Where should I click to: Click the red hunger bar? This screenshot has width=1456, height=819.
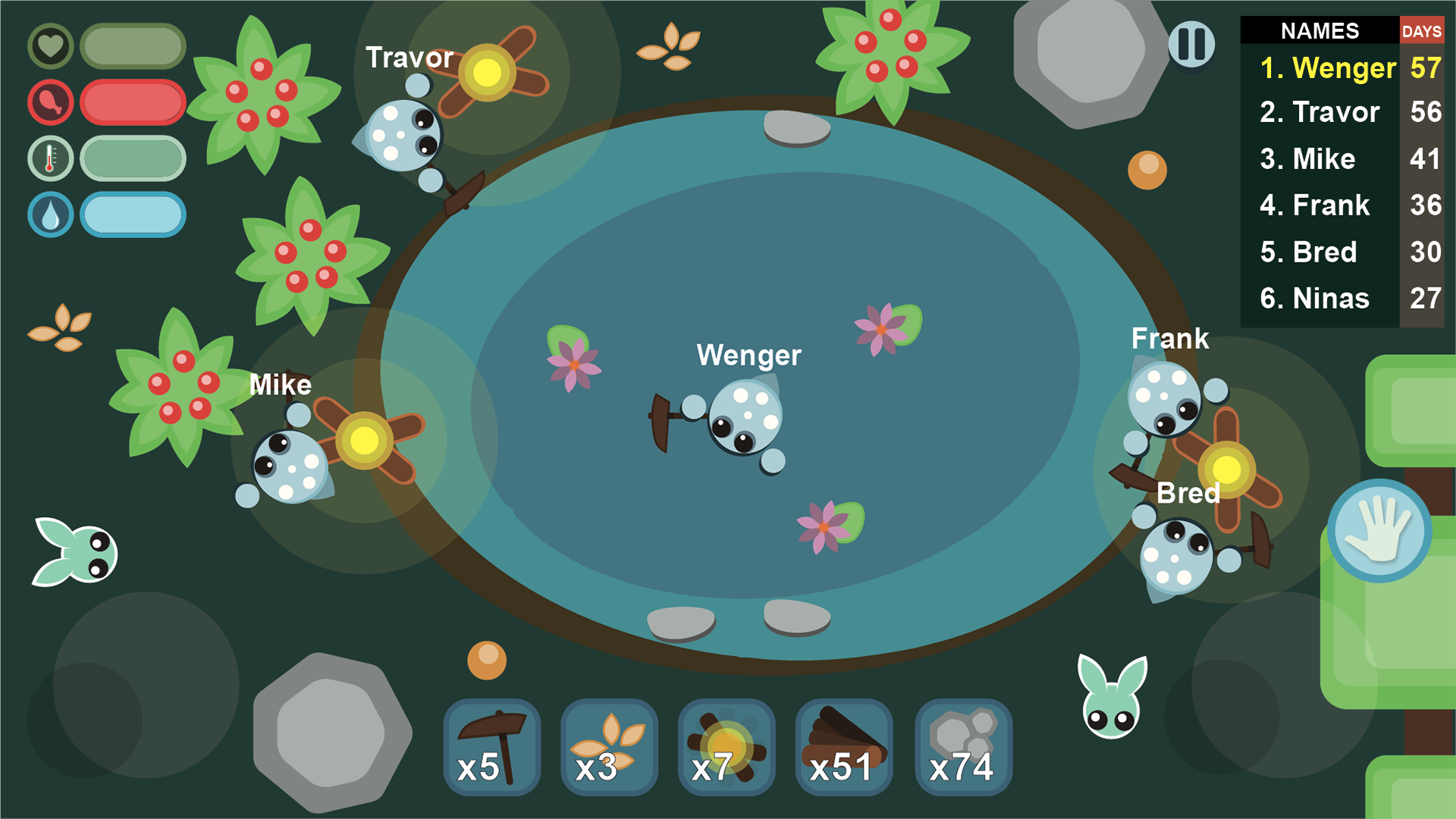click(133, 102)
